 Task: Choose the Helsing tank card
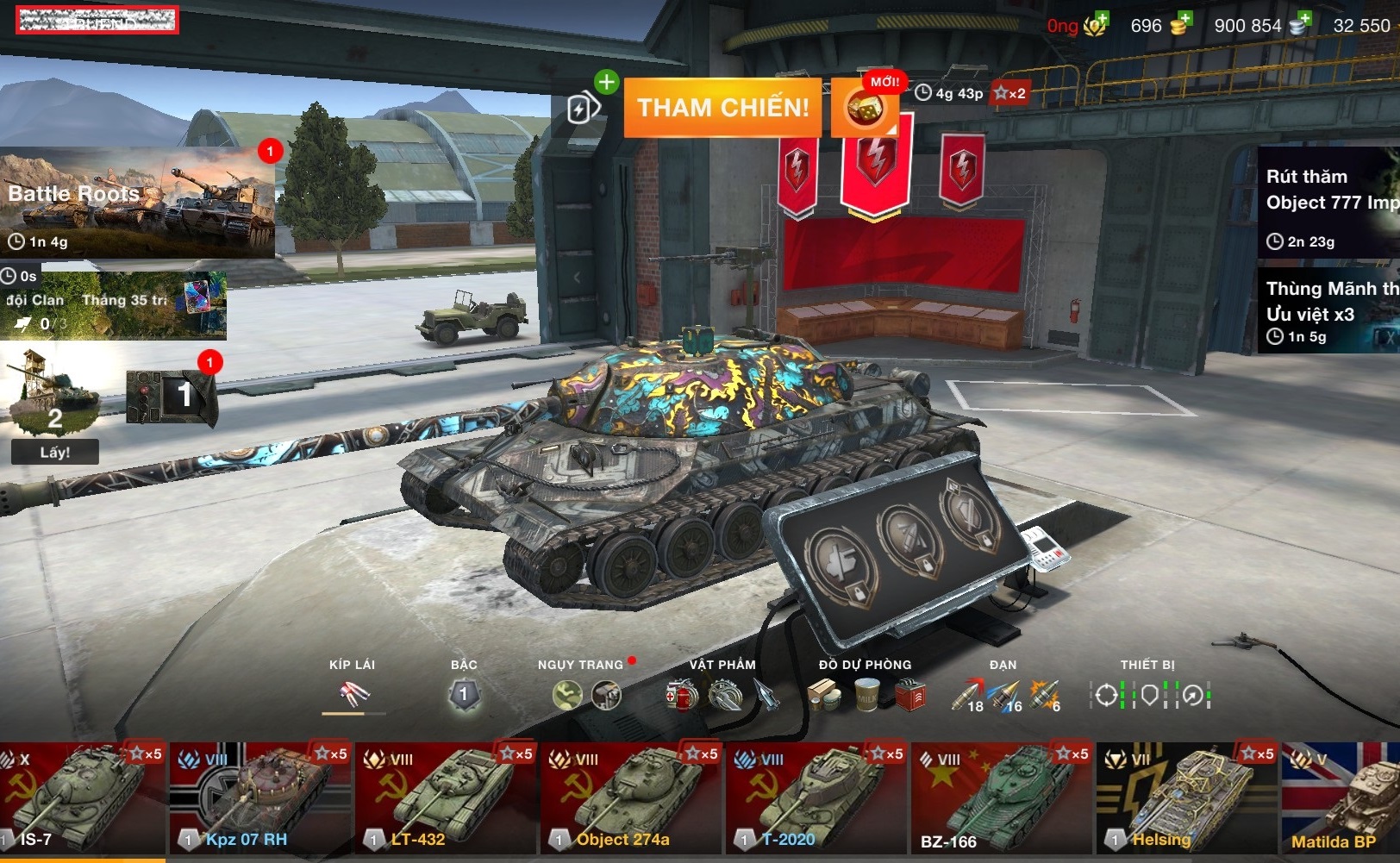[x=1187, y=797]
